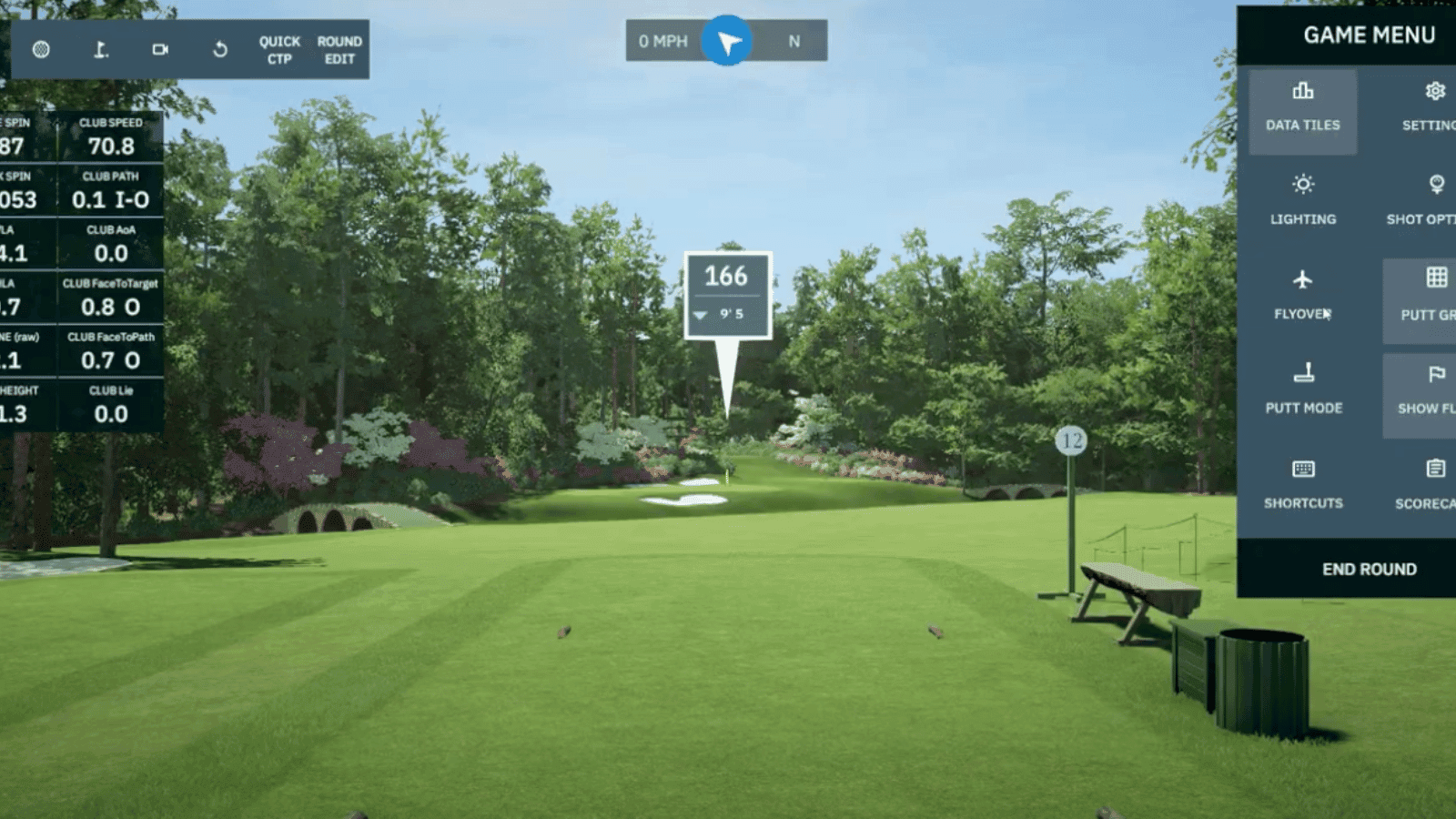This screenshot has width=1456, height=819.
Task: Click the flag pin icon in the top toolbar
Action: click(100, 51)
